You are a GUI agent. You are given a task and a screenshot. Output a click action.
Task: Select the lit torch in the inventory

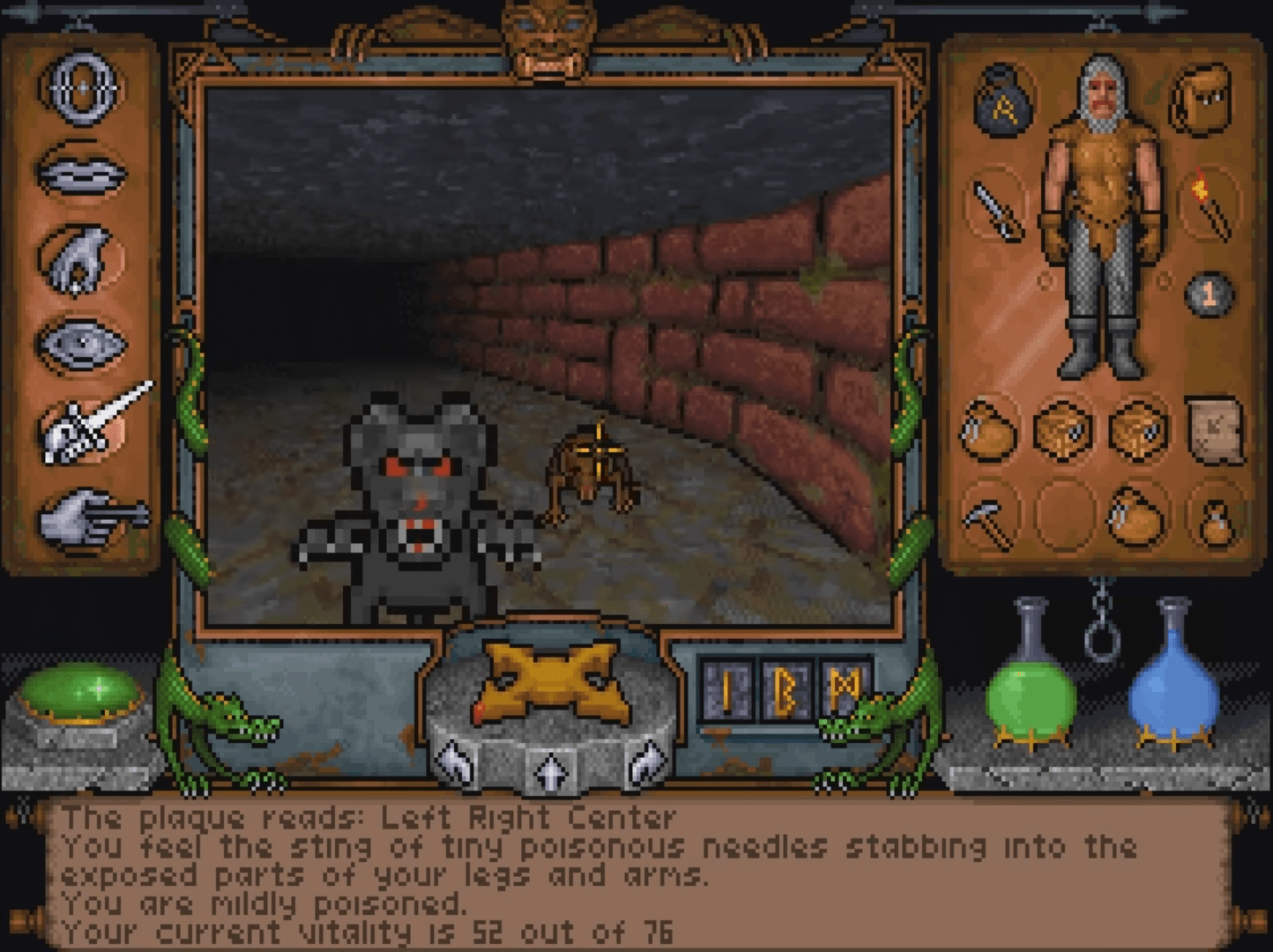pos(1209,207)
